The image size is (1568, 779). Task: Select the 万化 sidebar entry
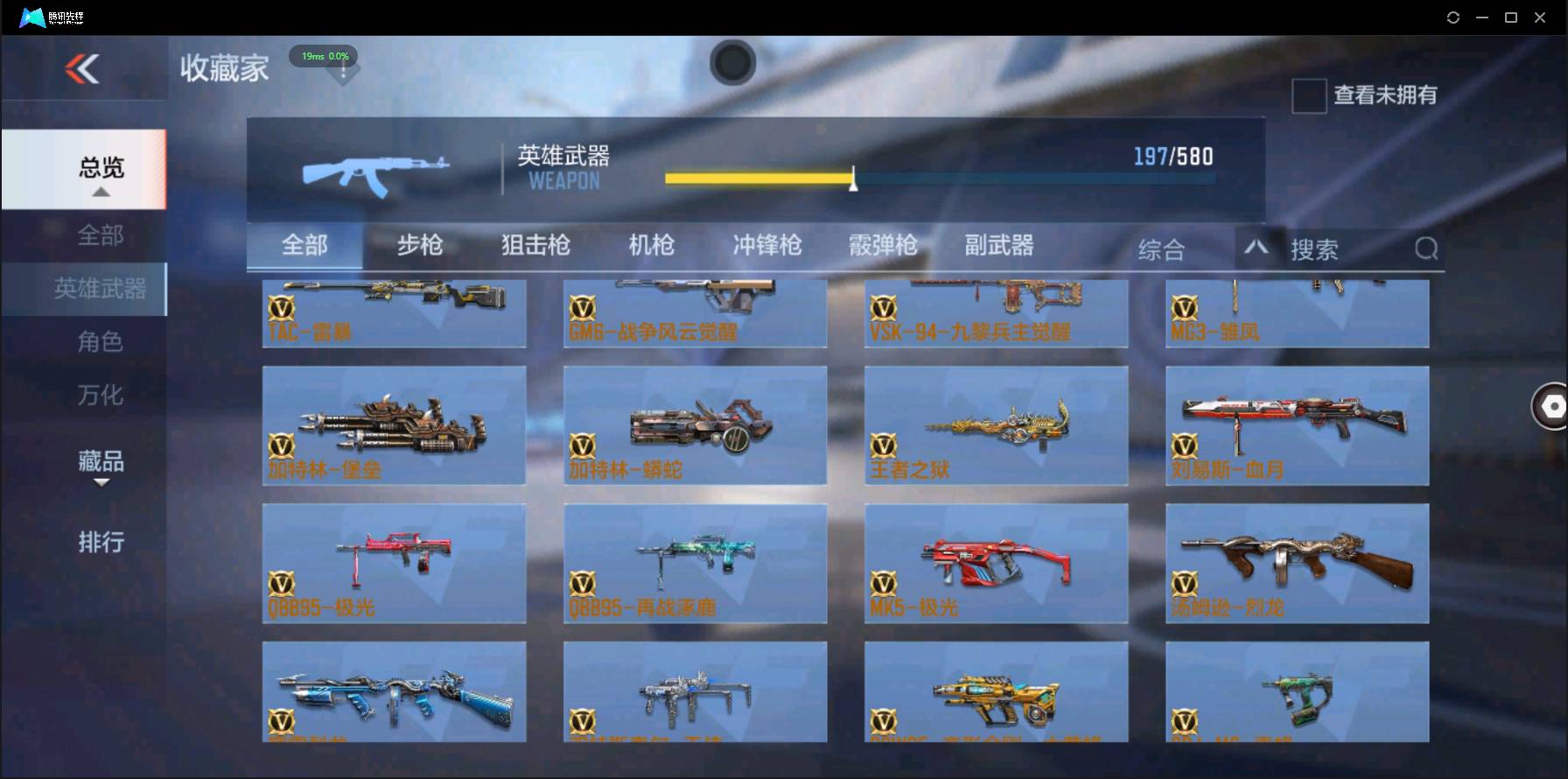102,395
